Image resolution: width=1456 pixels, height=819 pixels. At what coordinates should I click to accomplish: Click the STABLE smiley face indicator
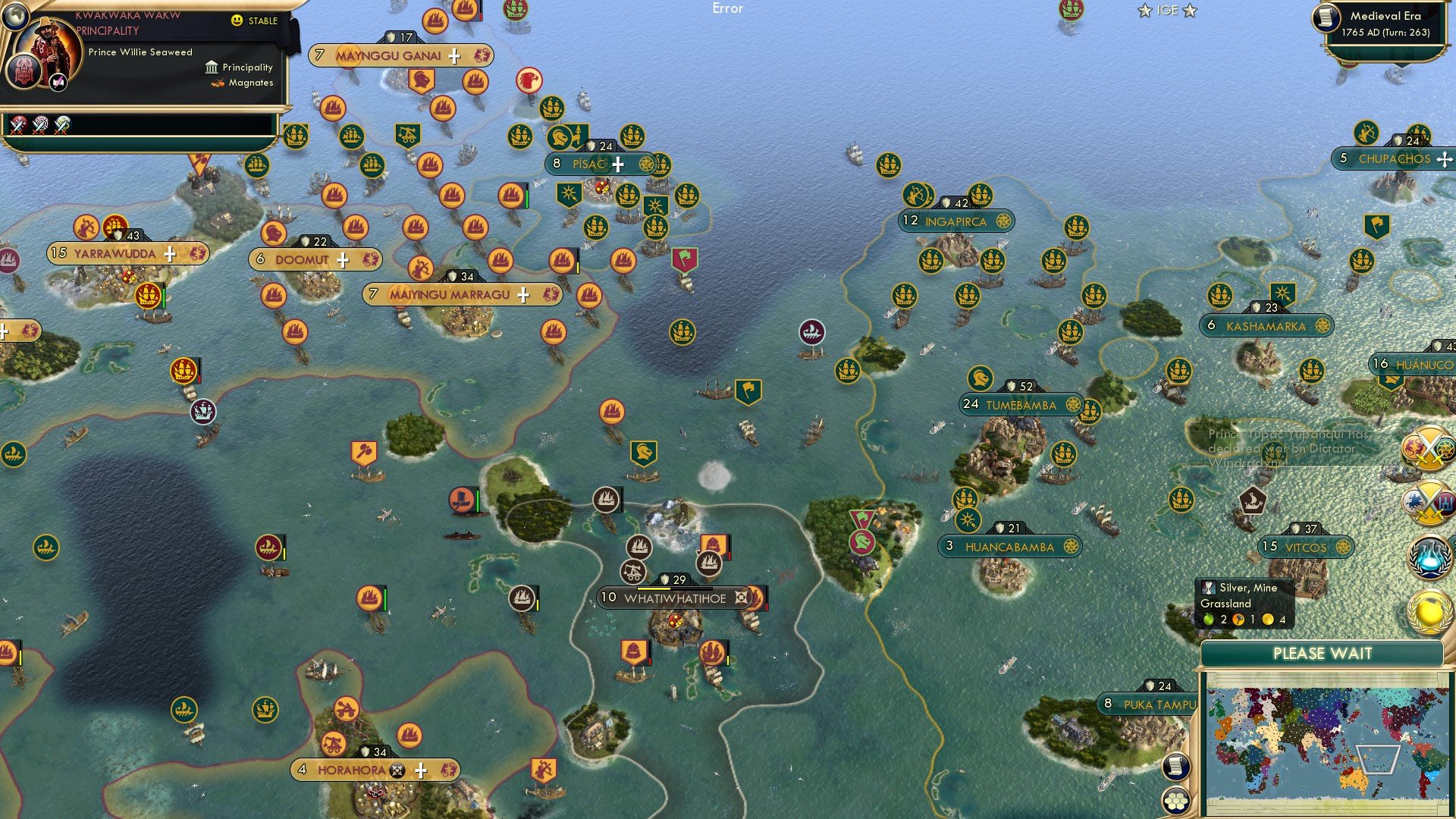coord(238,21)
